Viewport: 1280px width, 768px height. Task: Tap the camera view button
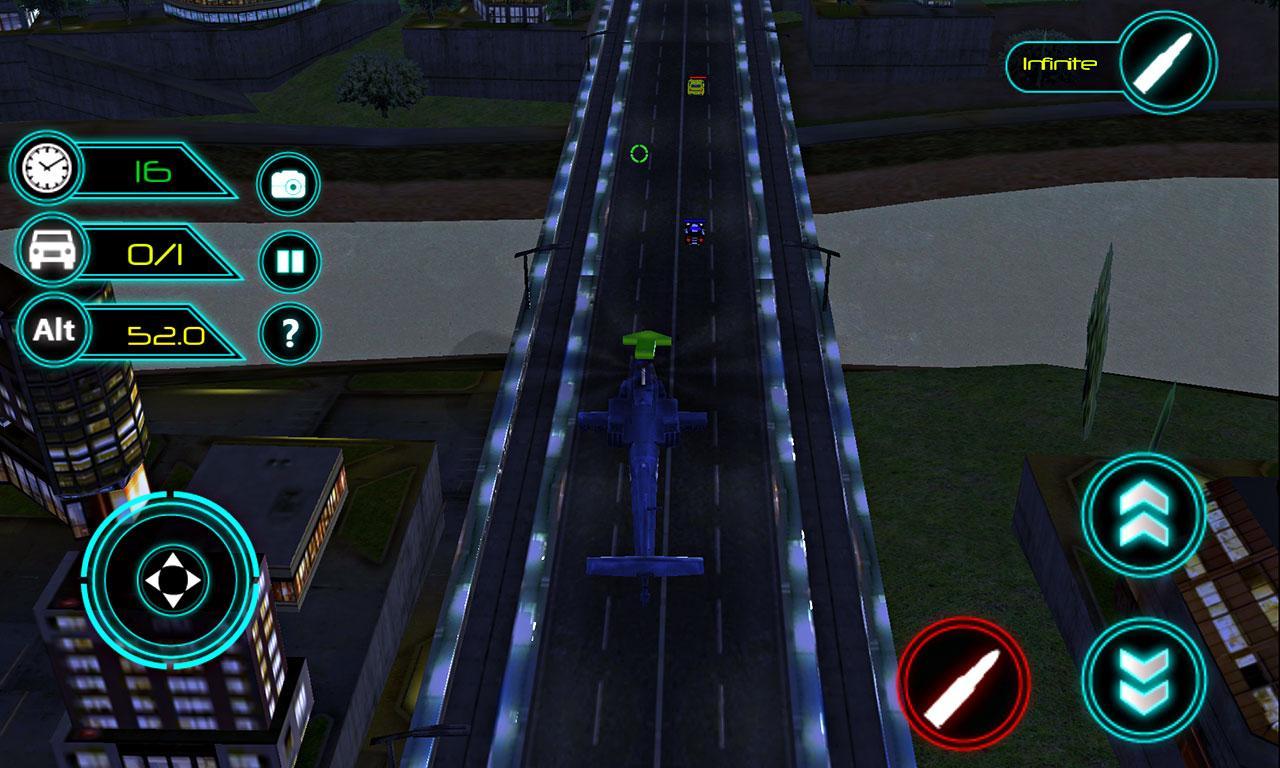tap(288, 184)
